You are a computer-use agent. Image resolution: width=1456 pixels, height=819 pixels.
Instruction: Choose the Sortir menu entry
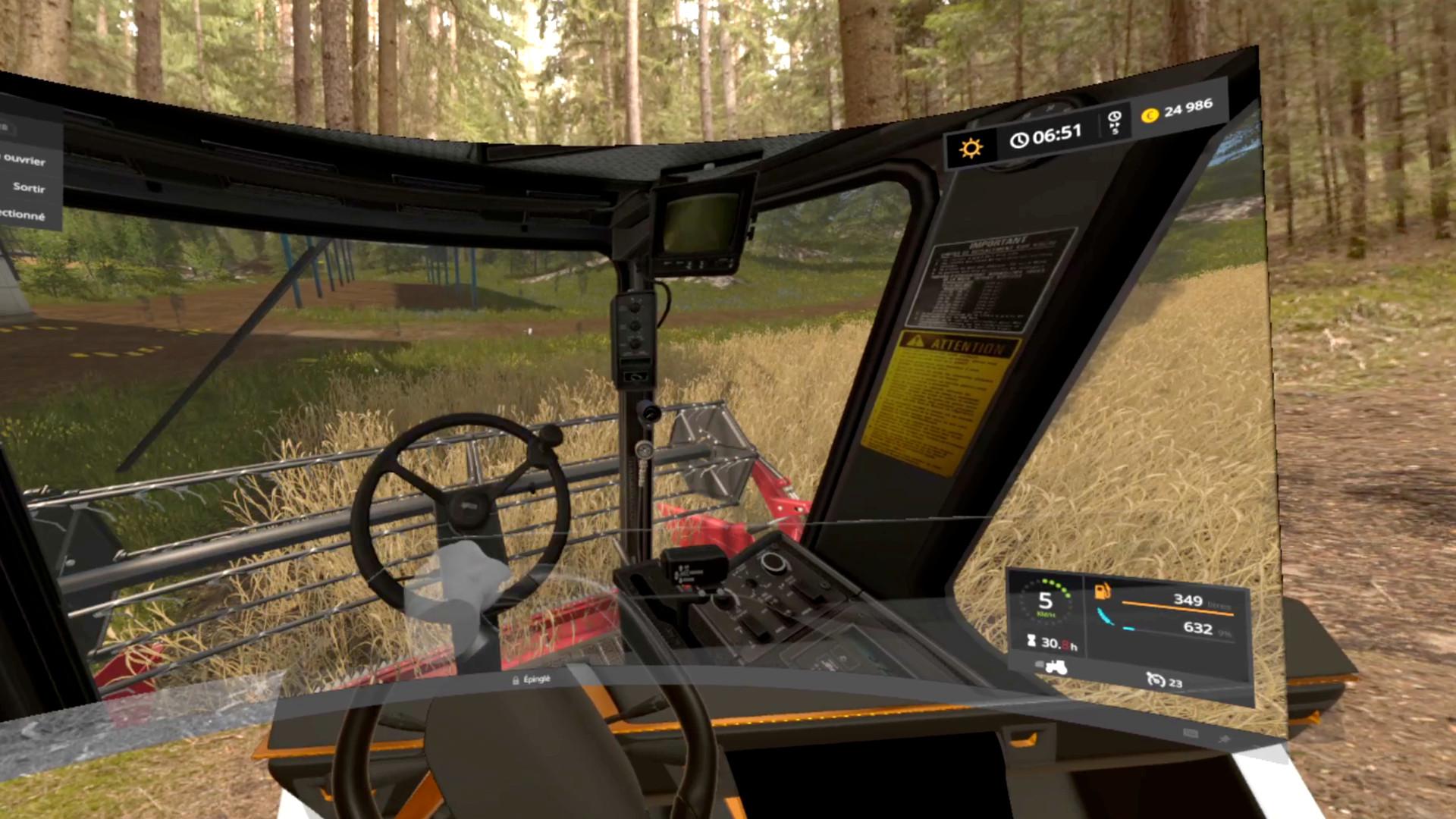point(29,189)
